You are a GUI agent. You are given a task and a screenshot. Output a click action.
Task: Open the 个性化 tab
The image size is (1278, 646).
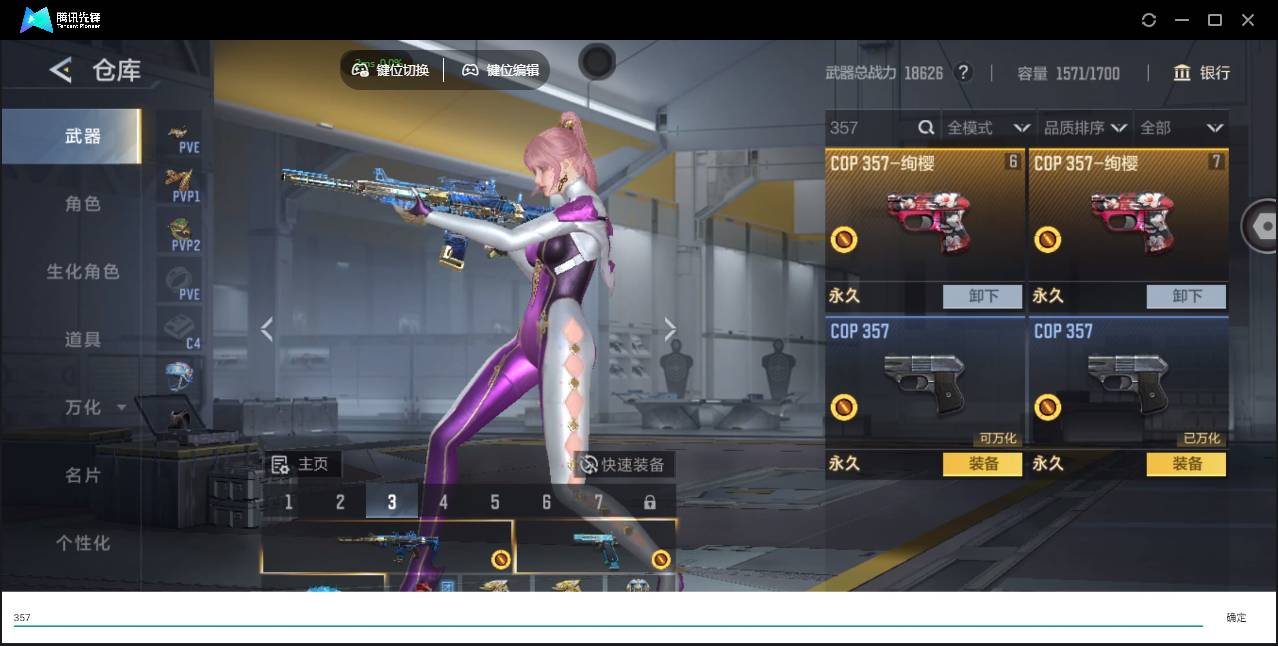point(82,543)
